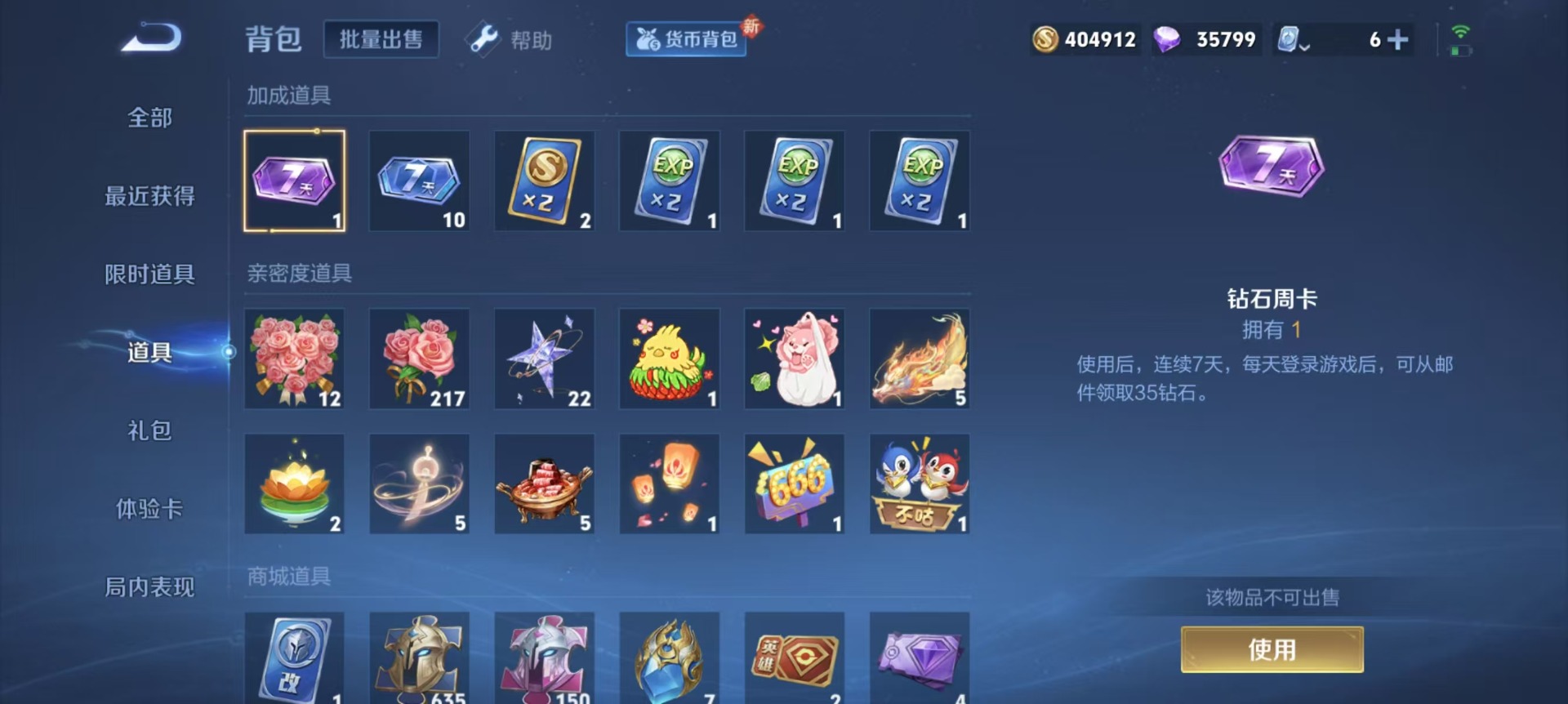Select the sky lantern item
The height and width of the screenshot is (704, 1568).
(x=669, y=483)
